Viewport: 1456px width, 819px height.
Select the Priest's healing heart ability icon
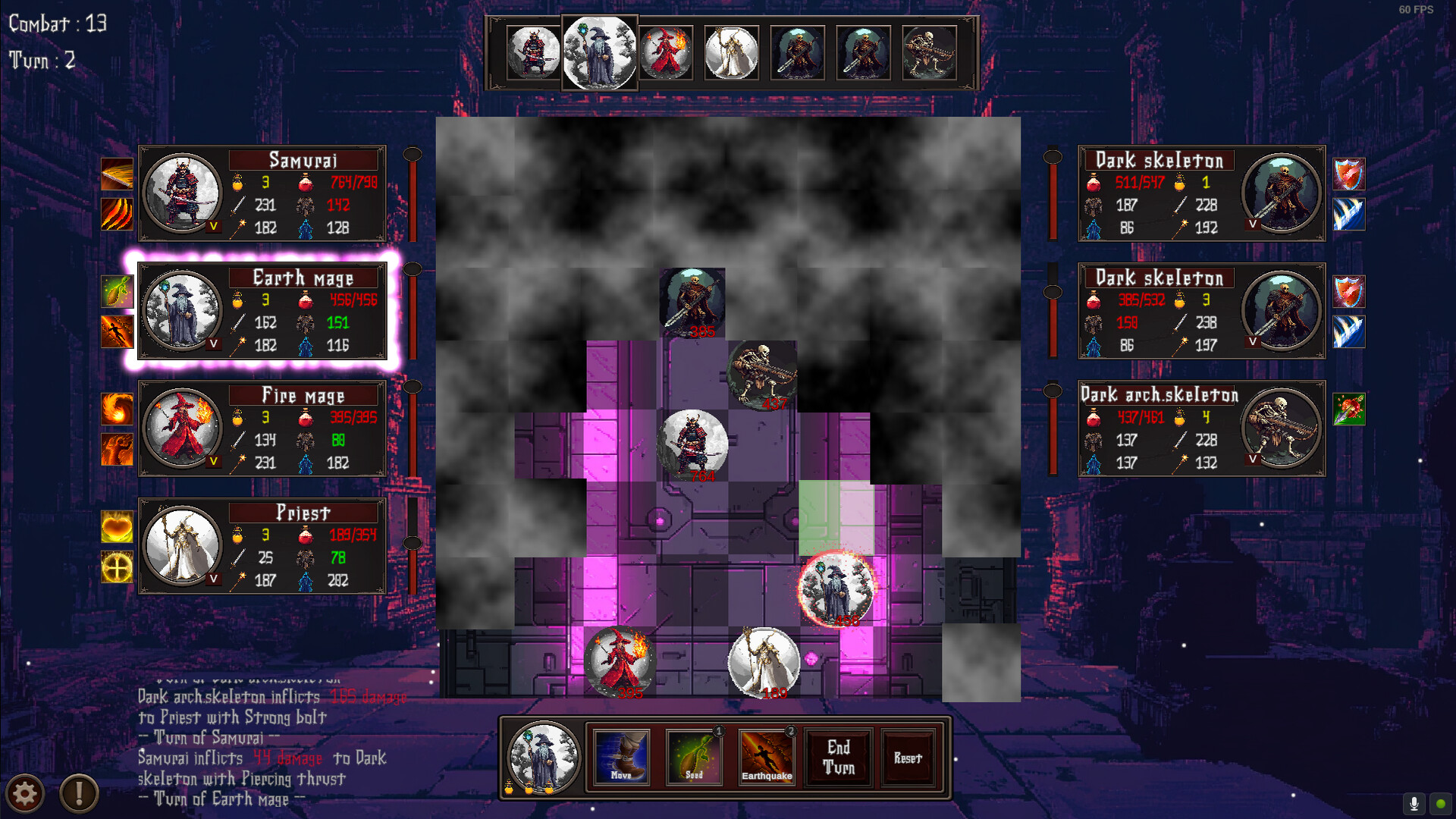(118, 527)
